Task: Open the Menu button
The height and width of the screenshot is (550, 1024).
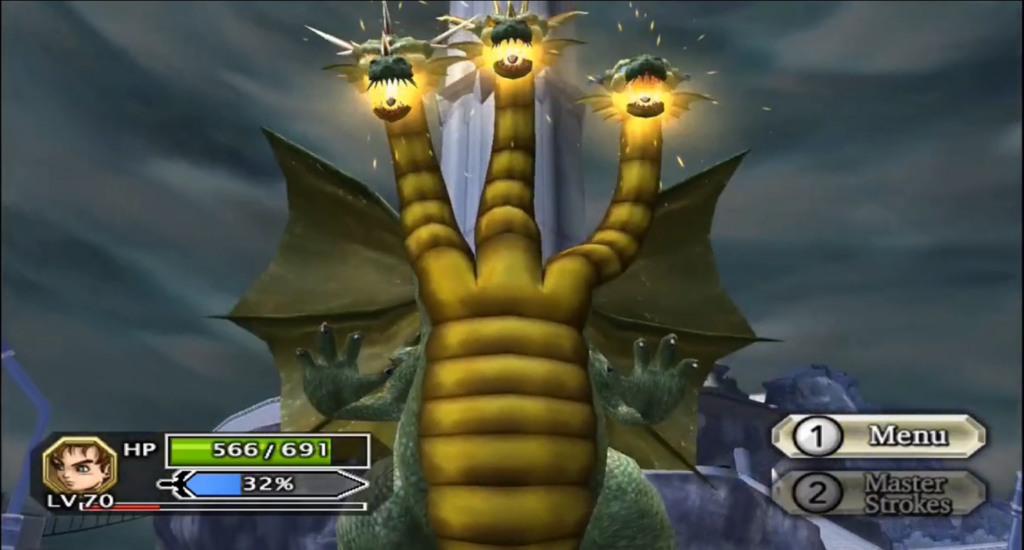Action: tap(879, 436)
